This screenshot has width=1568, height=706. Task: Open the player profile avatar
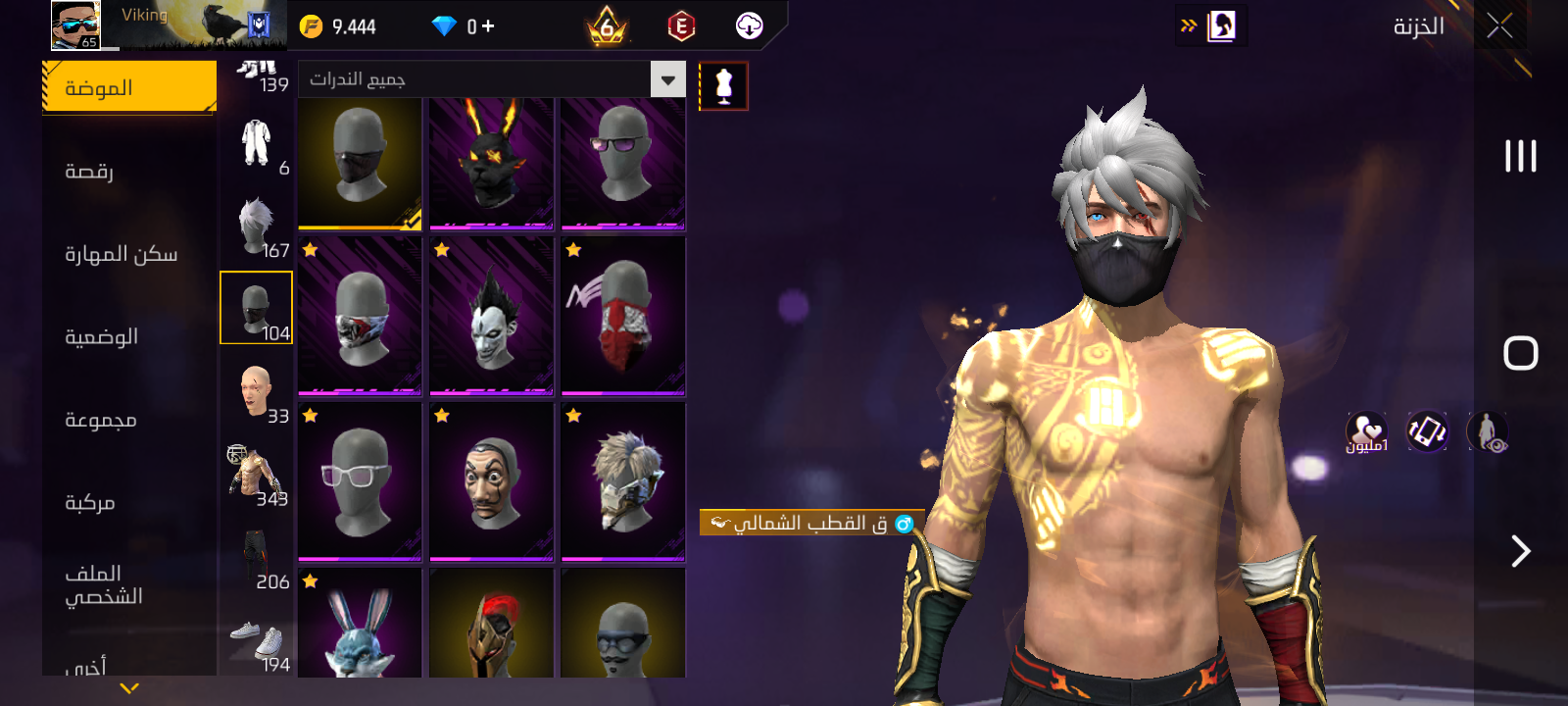(75, 25)
